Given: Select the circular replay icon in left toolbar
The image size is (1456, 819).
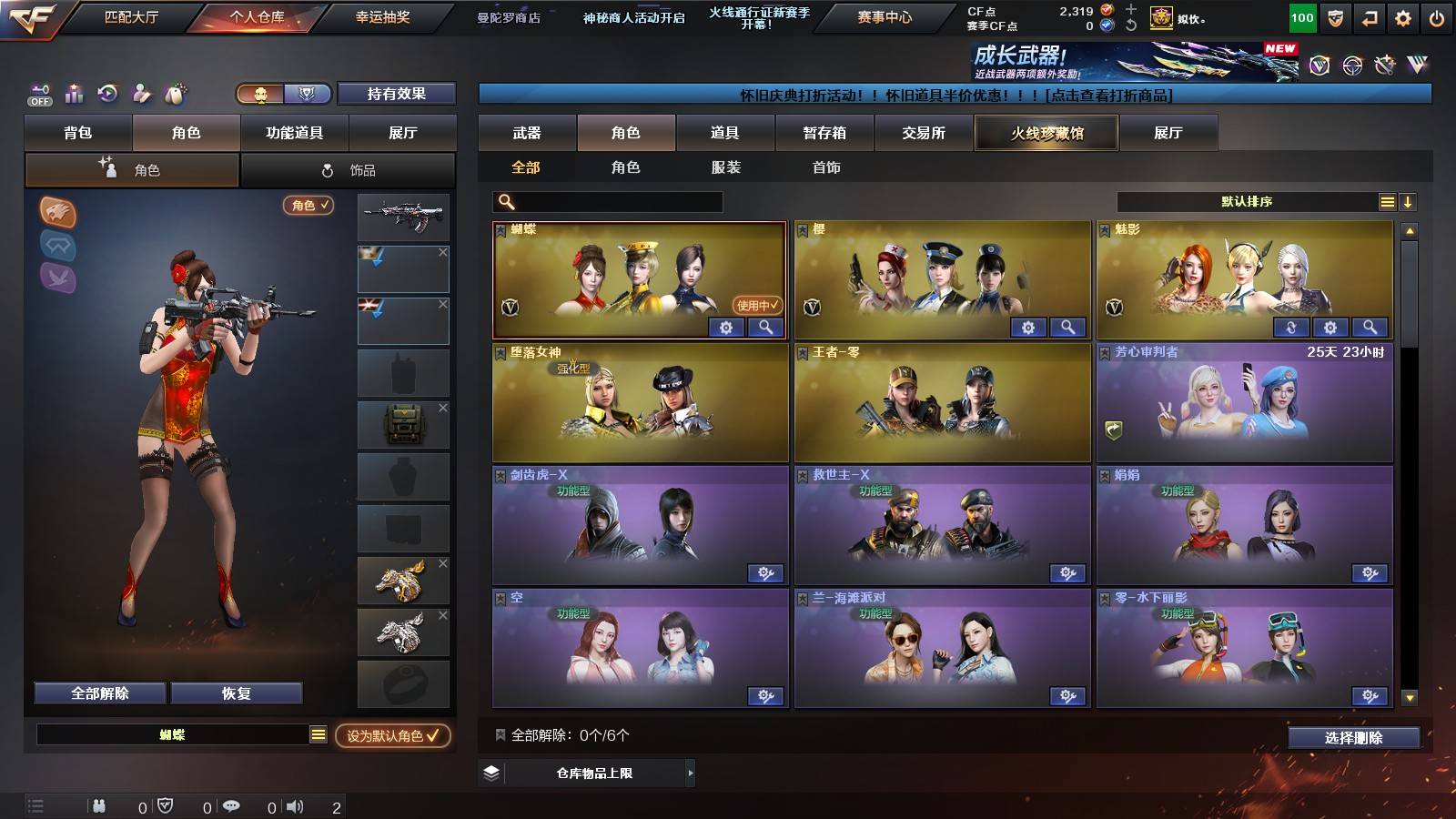Looking at the screenshot, I should pos(107,92).
